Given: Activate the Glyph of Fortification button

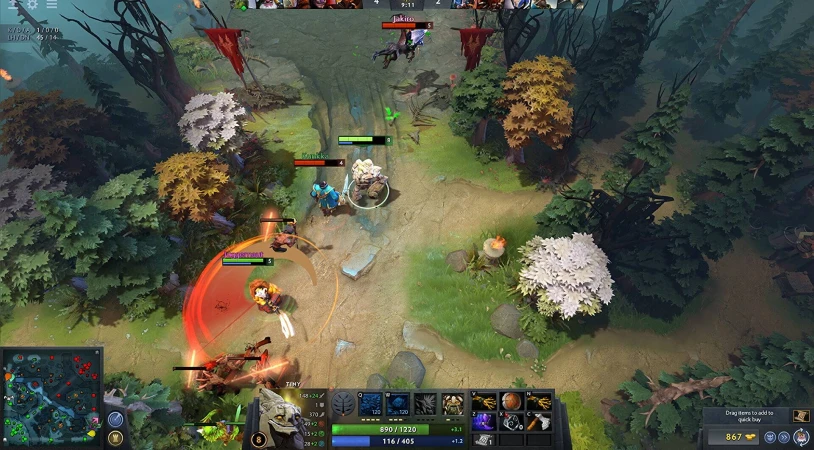Looking at the screenshot, I should pyautogui.click(x=115, y=438).
